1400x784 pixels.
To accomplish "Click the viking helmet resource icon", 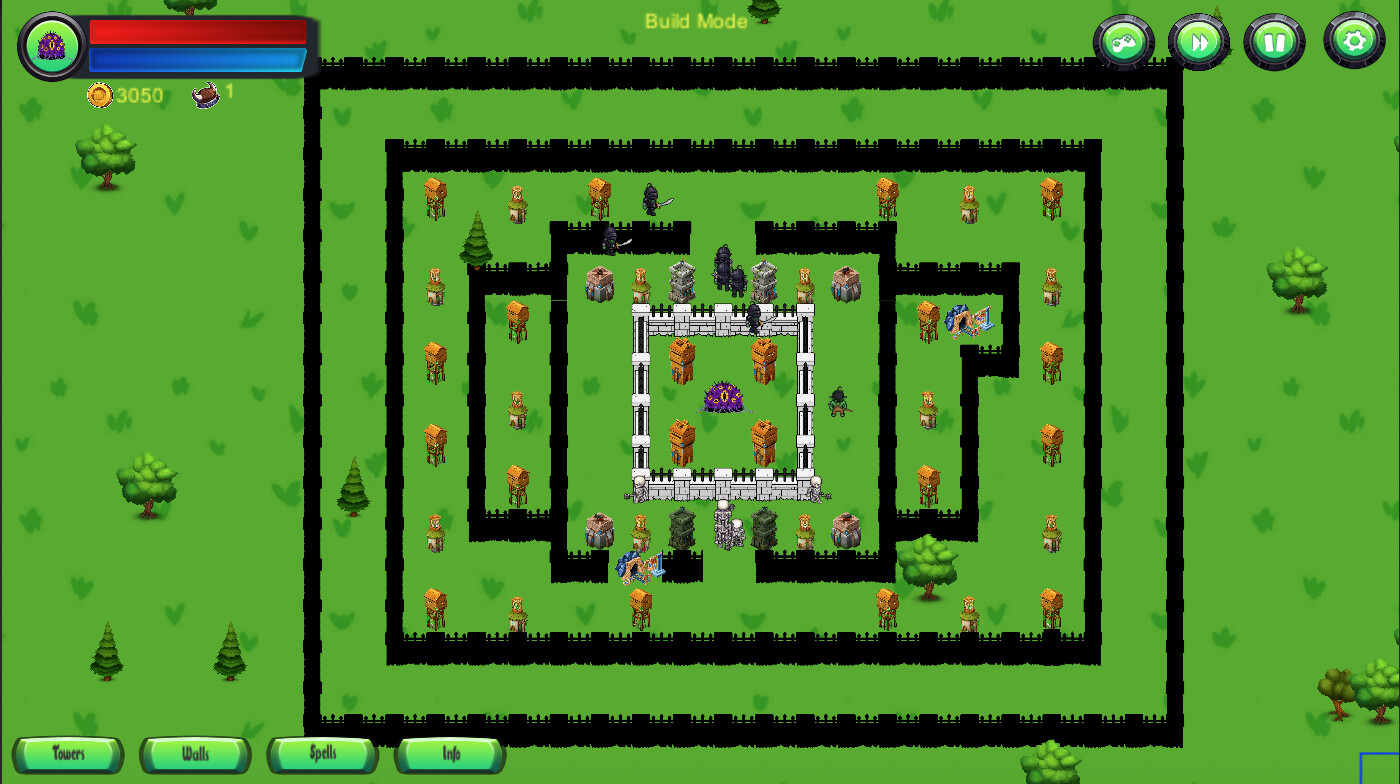I will coord(205,95).
